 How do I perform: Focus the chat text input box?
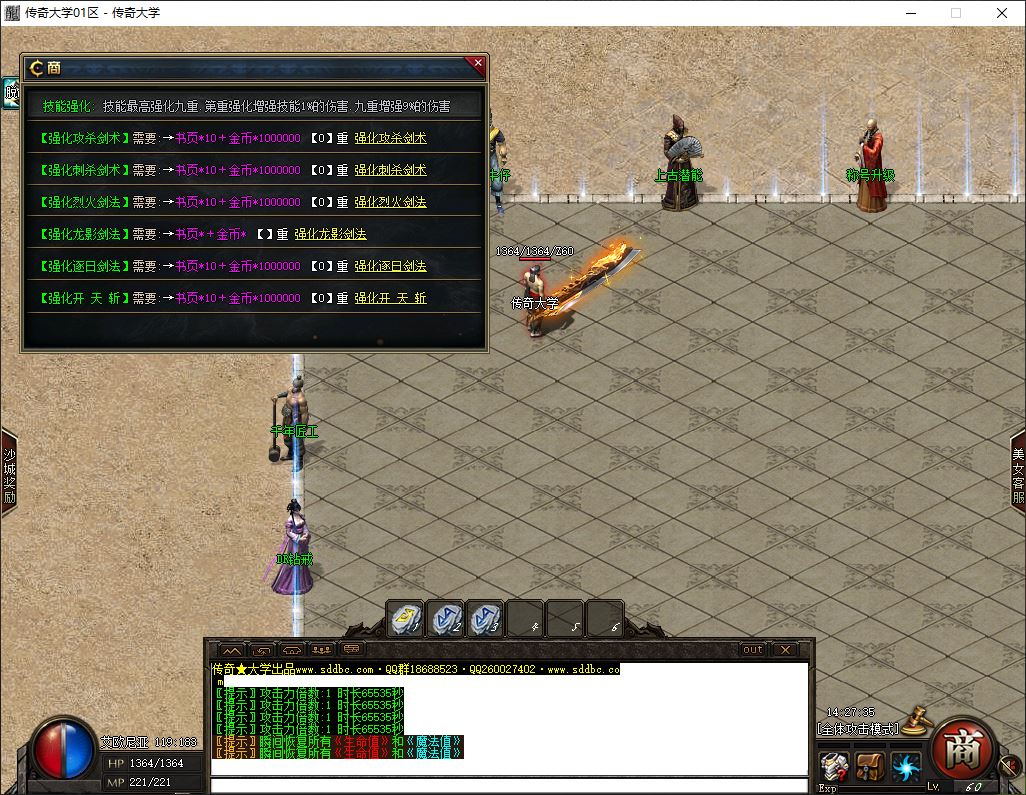508,785
